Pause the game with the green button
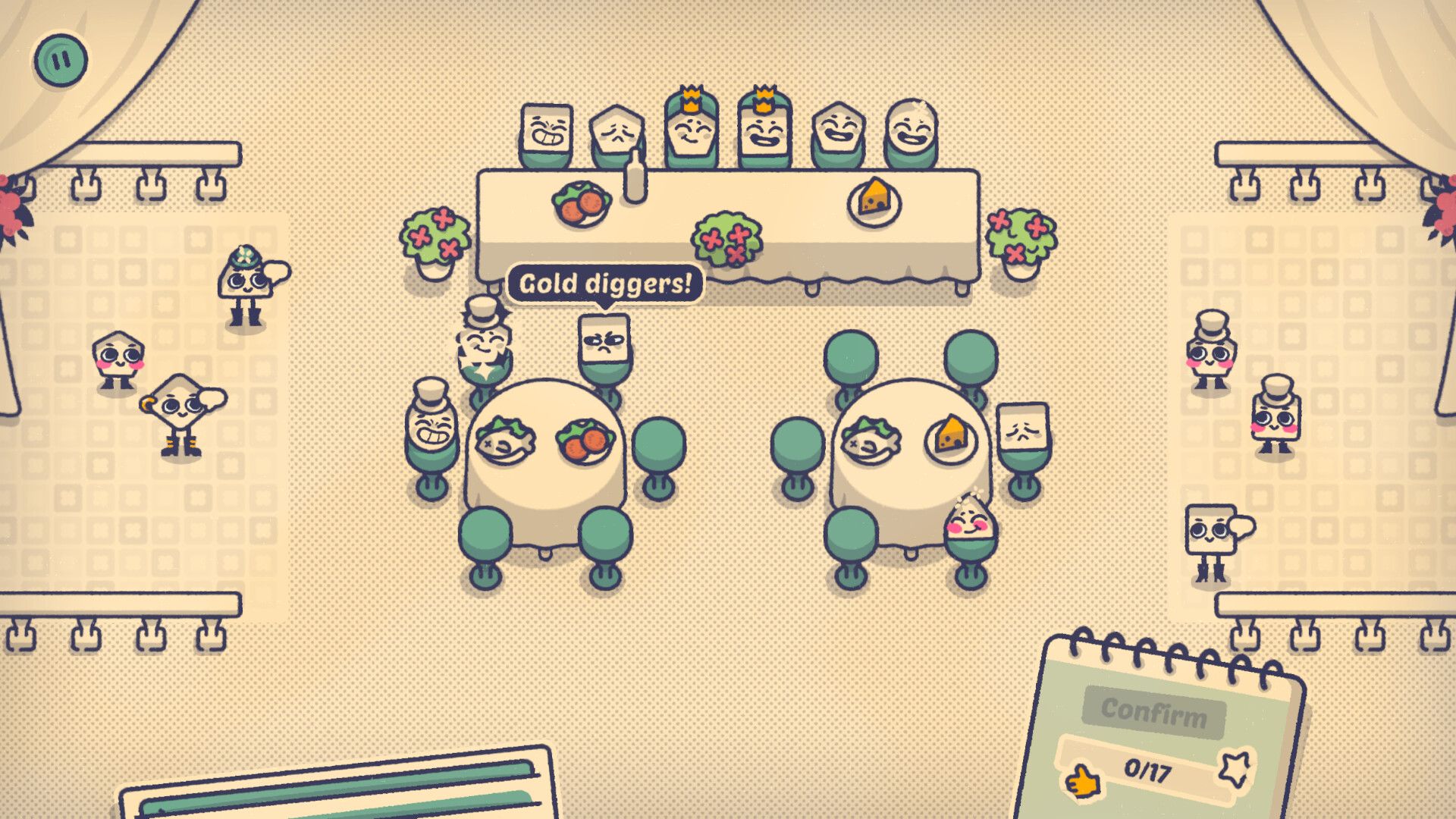This screenshot has height=819, width=1456. (x=60, y=59)
